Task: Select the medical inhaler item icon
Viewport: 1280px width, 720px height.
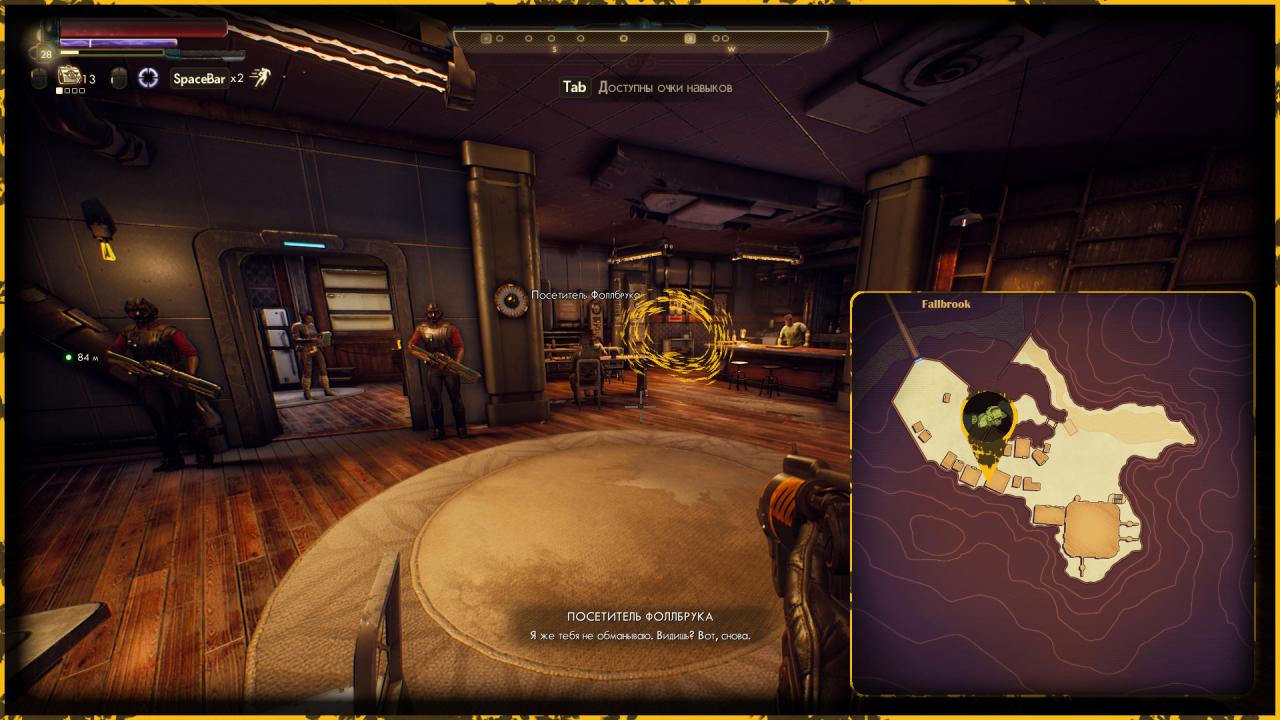Action: (x=69, y=76)
